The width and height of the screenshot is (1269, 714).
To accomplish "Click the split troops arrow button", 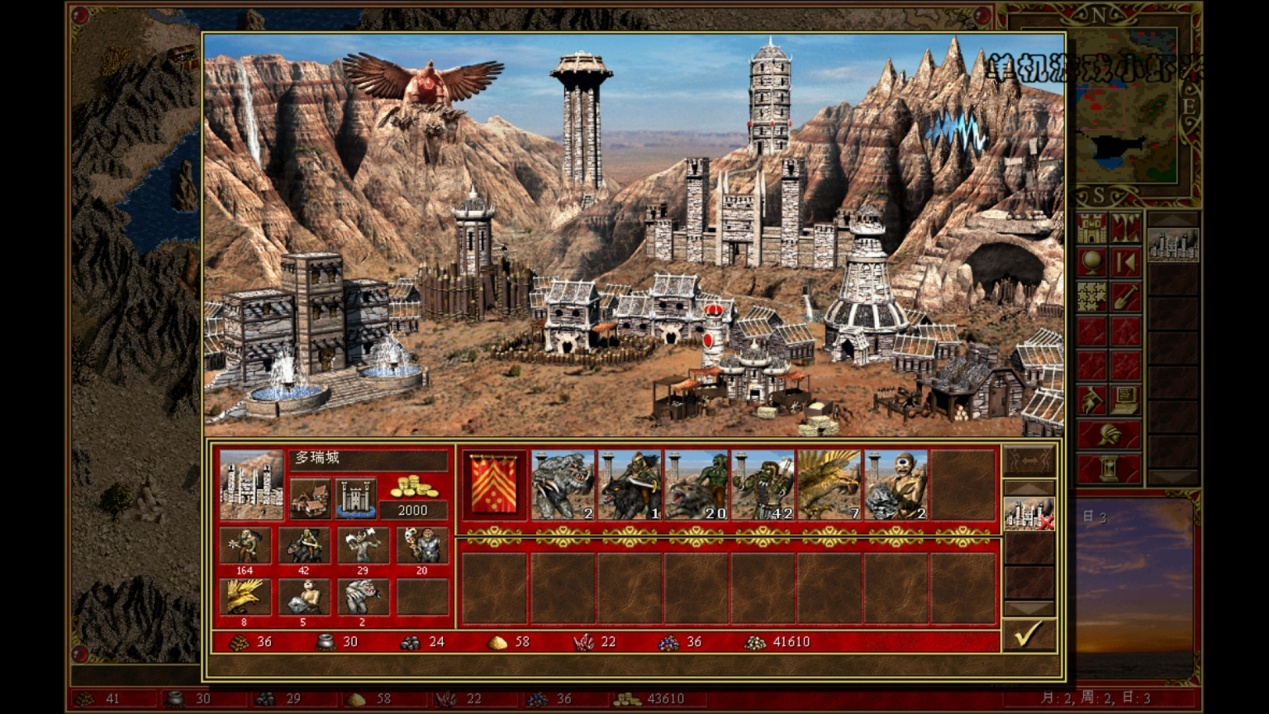I will (x=1028, y=460).
